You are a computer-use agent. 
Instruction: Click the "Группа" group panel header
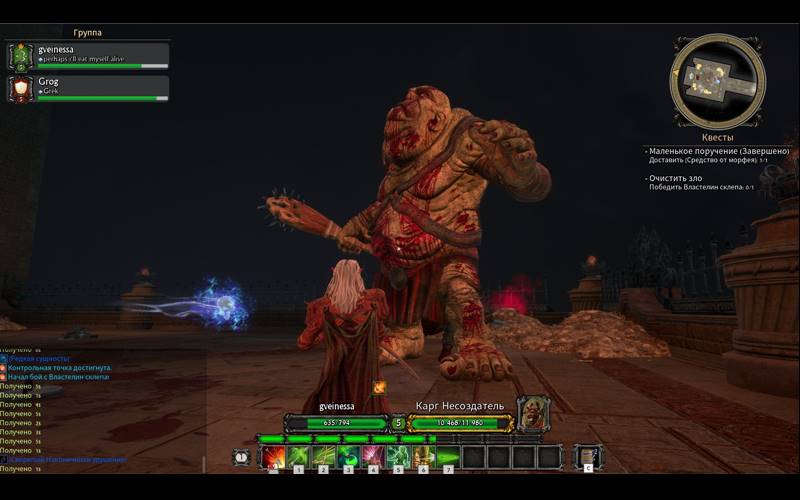(88, 33)
